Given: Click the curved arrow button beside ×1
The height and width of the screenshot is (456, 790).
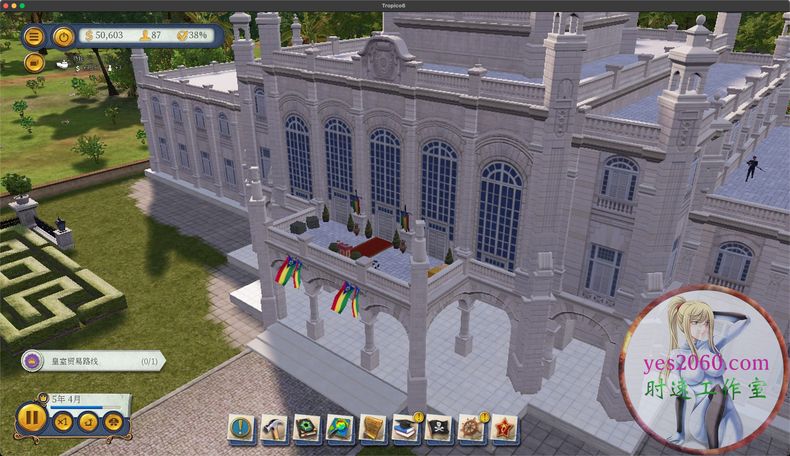Looking at the screenshot, I should [86, 423].
